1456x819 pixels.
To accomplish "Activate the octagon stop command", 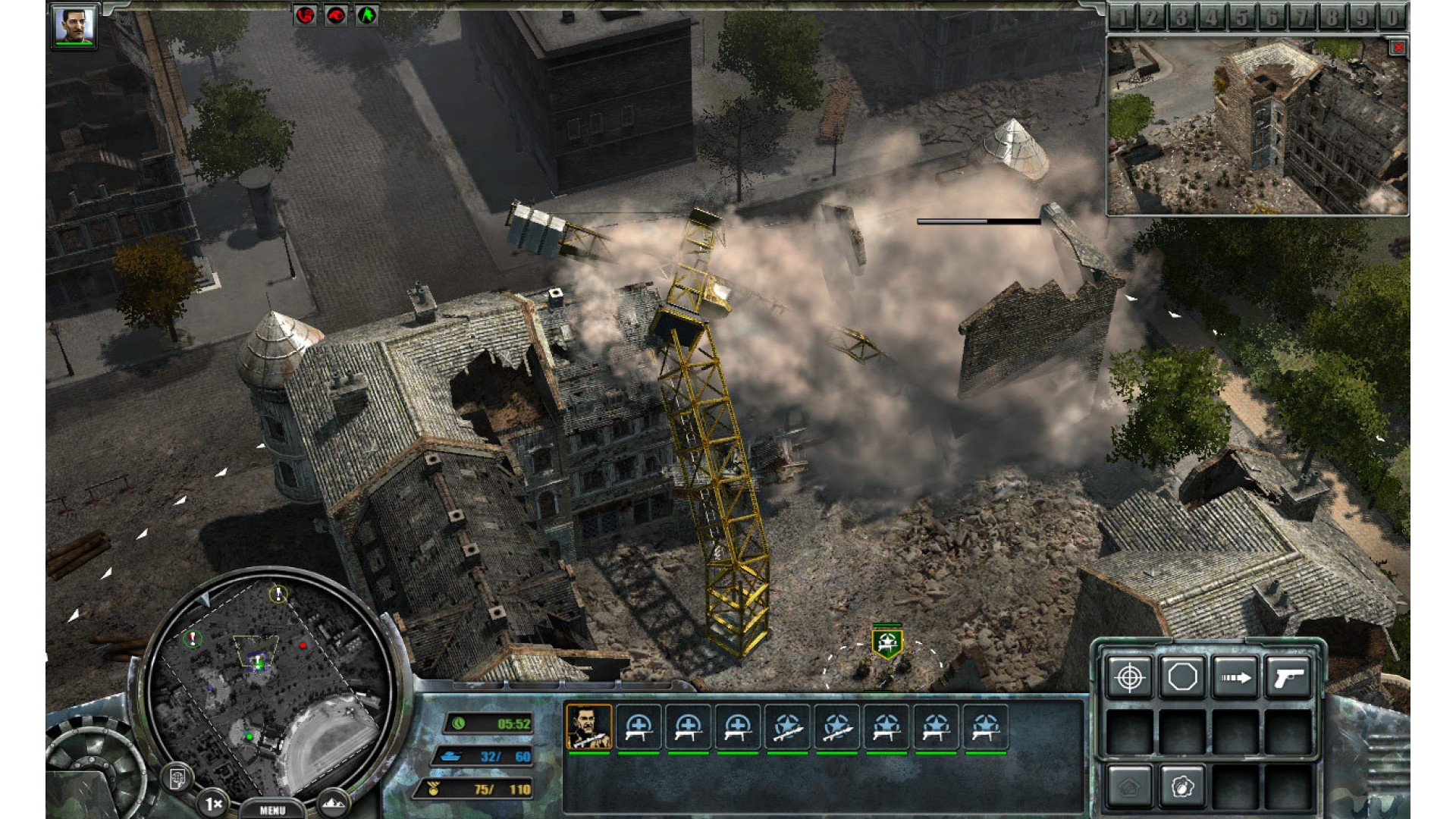I will pyautogui.click(x=1182, y=676).
